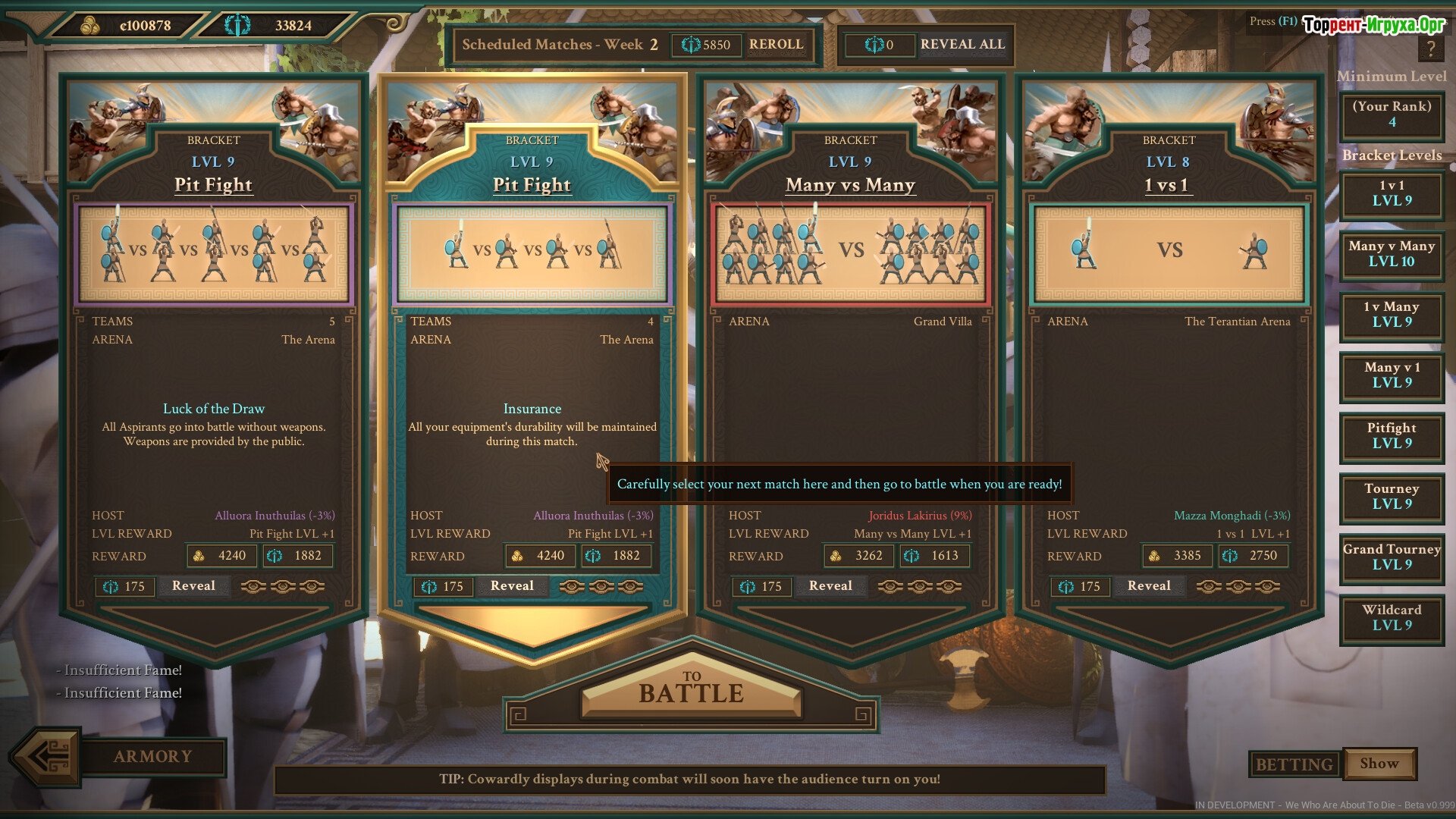
Task: Reveal the 1 vs 1 match details
Action: 1149,586
